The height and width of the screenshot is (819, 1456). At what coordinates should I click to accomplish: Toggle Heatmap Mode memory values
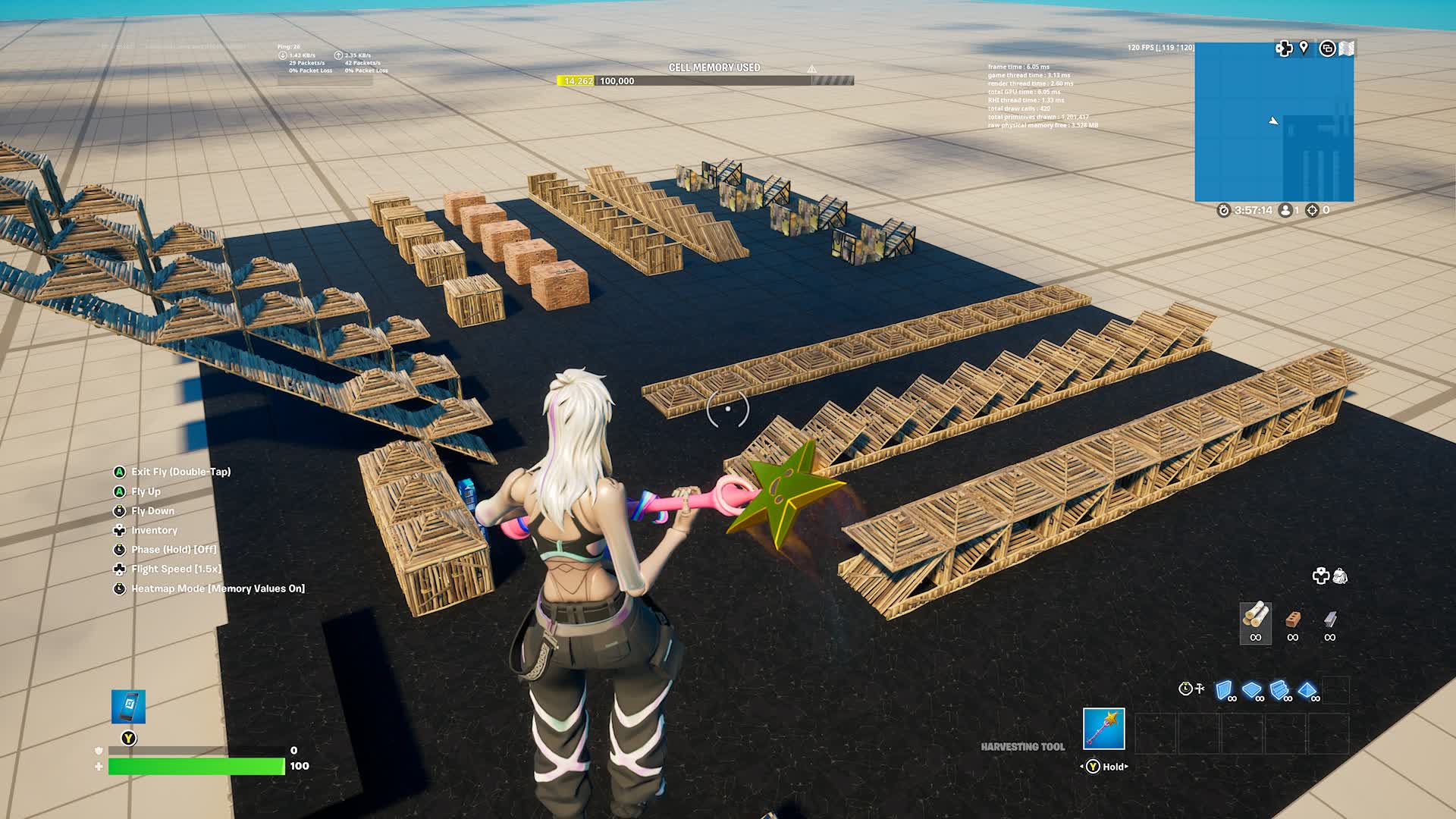tap(217, 588)
